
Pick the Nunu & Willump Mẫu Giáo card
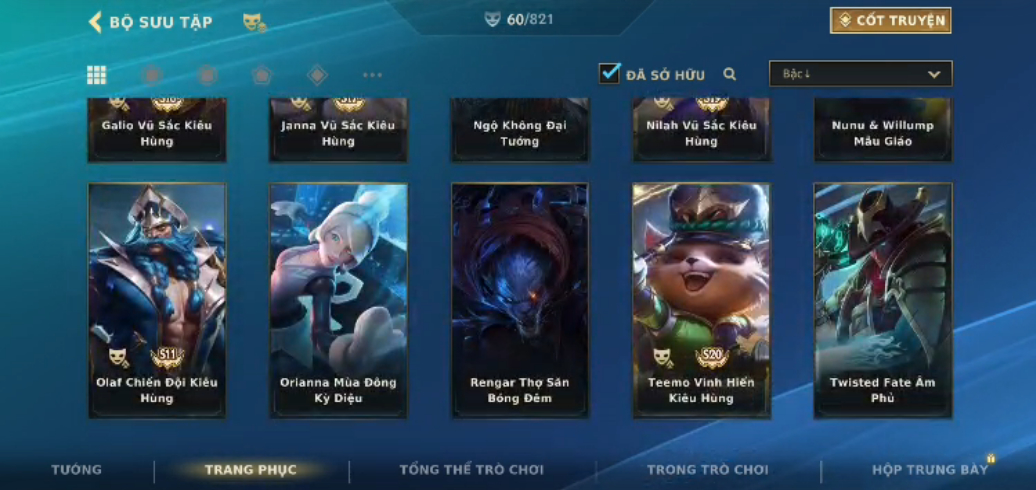coord(882,132)
